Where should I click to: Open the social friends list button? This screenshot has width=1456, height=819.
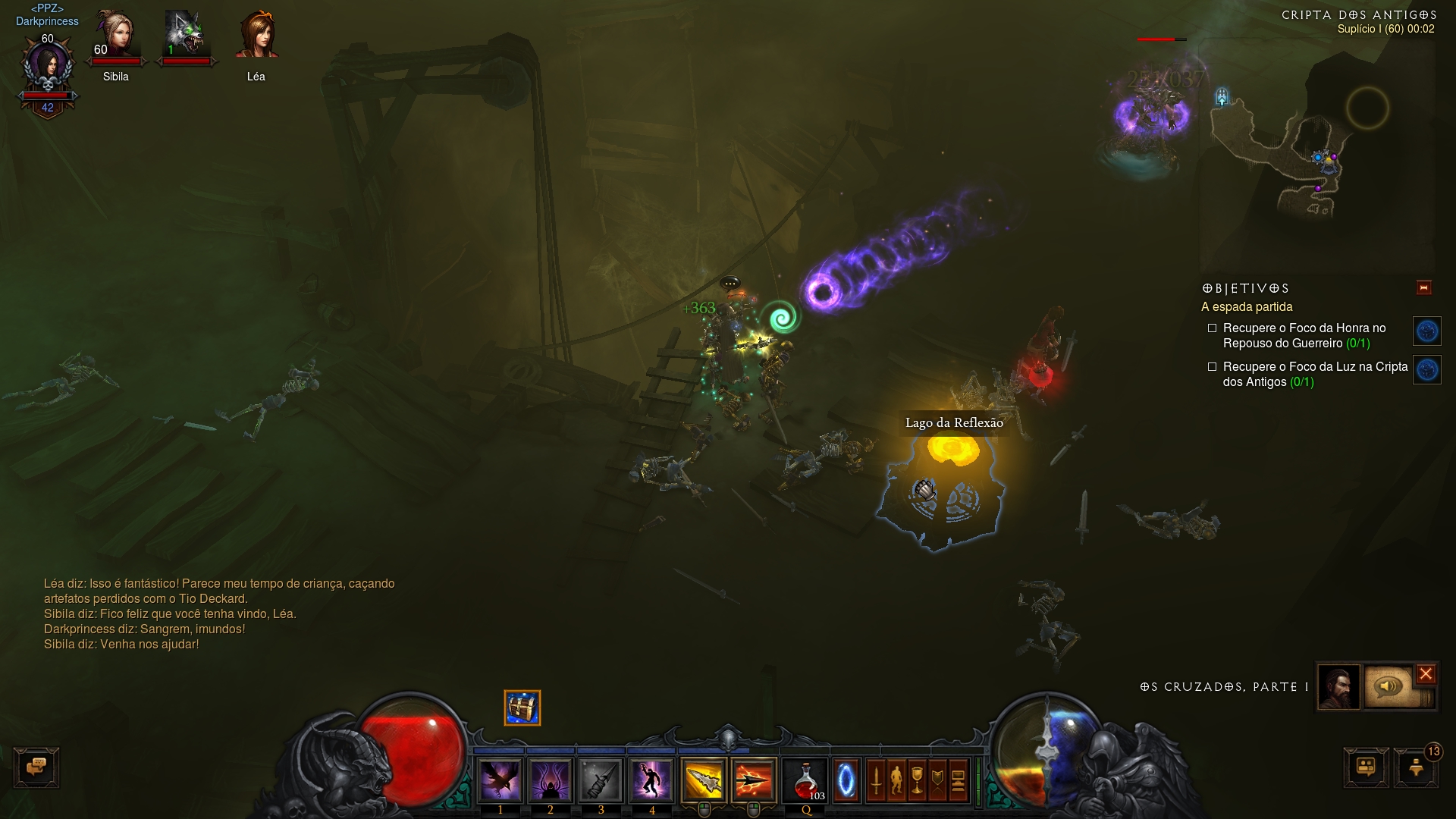pos(1366,767)
